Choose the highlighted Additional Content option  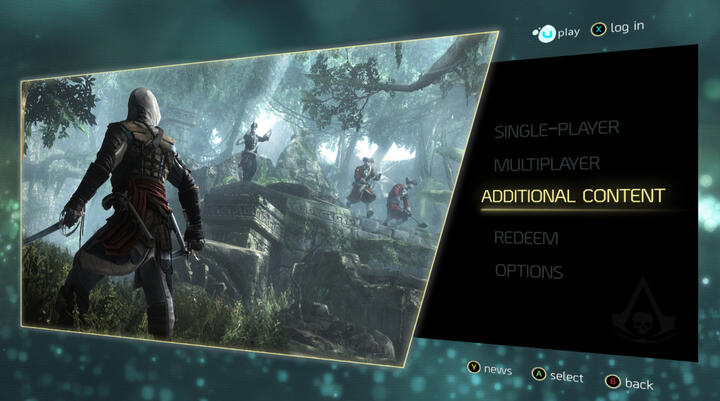(573, 196)
